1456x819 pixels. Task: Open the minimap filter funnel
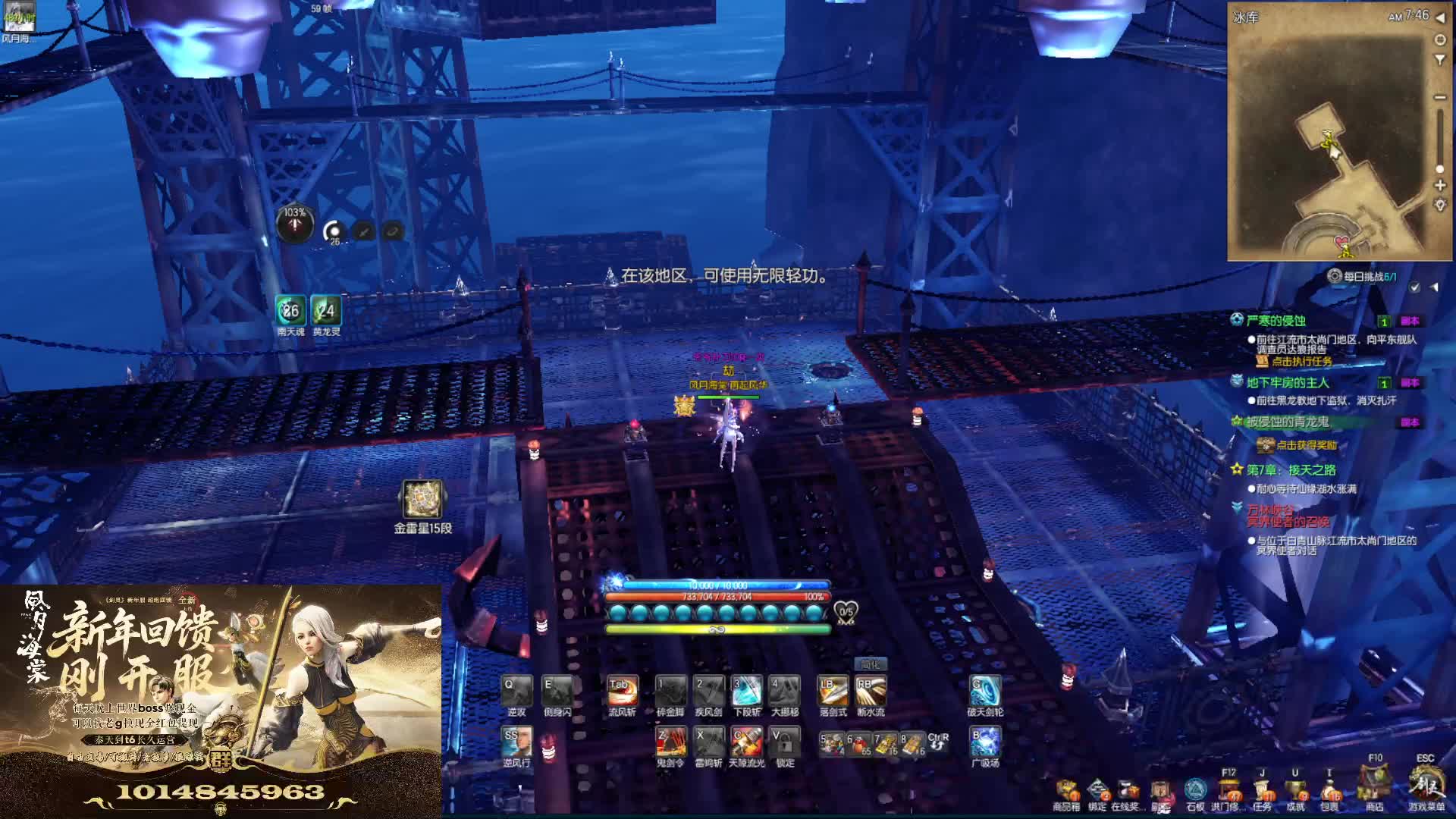pos(1440,59)
